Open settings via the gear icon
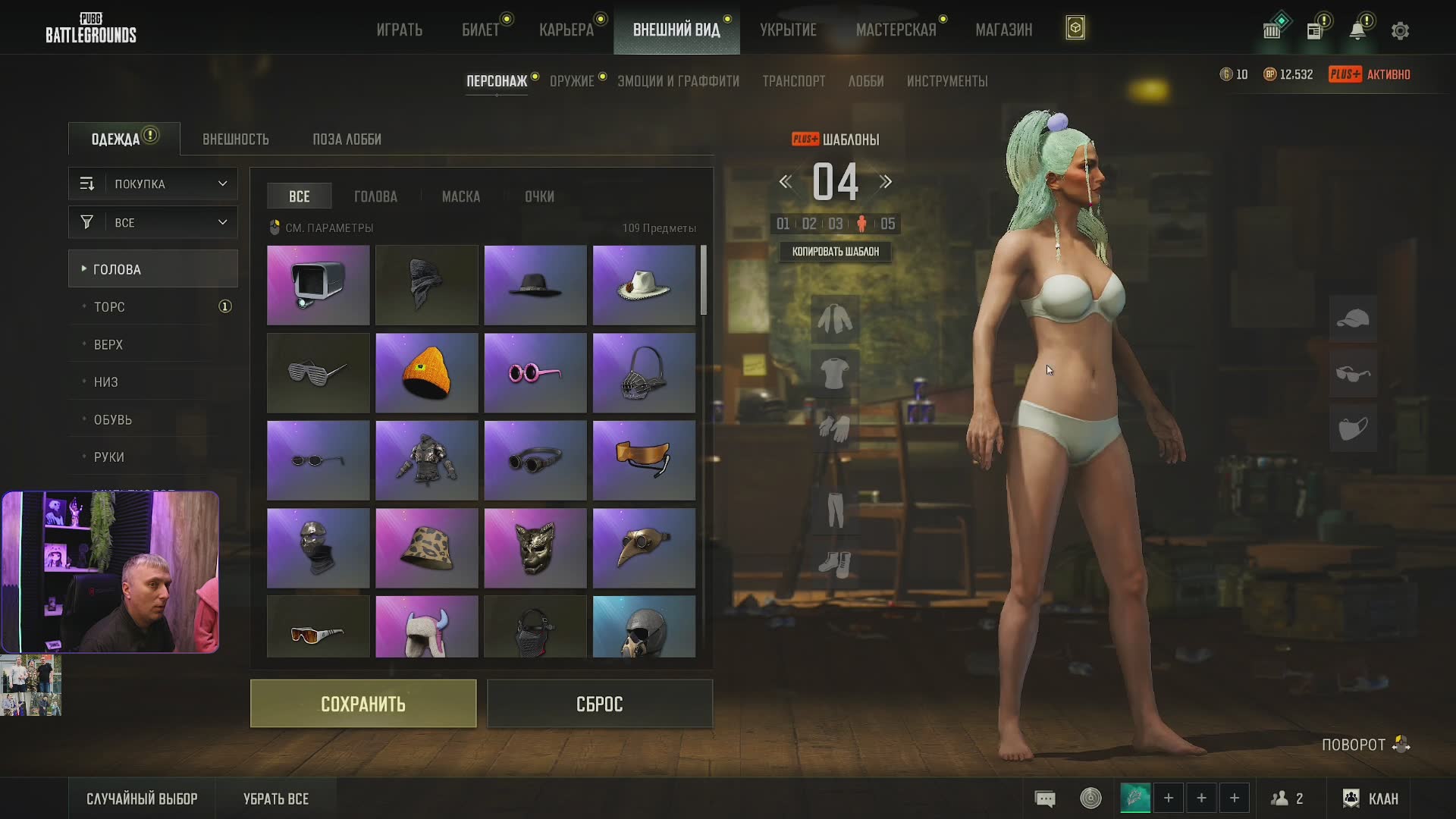Screen dimensions: 1456x819 tap(1400, 31)
